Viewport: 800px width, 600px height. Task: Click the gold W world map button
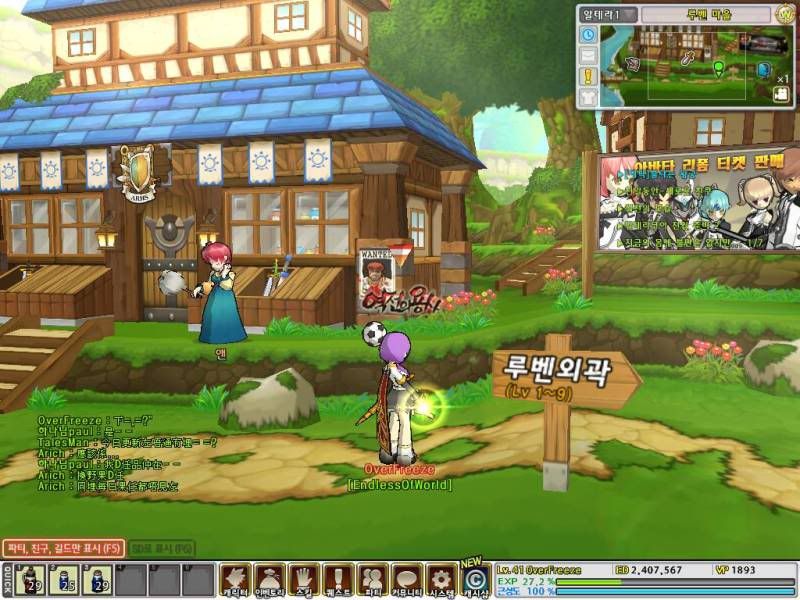click(x=785, y=15)
